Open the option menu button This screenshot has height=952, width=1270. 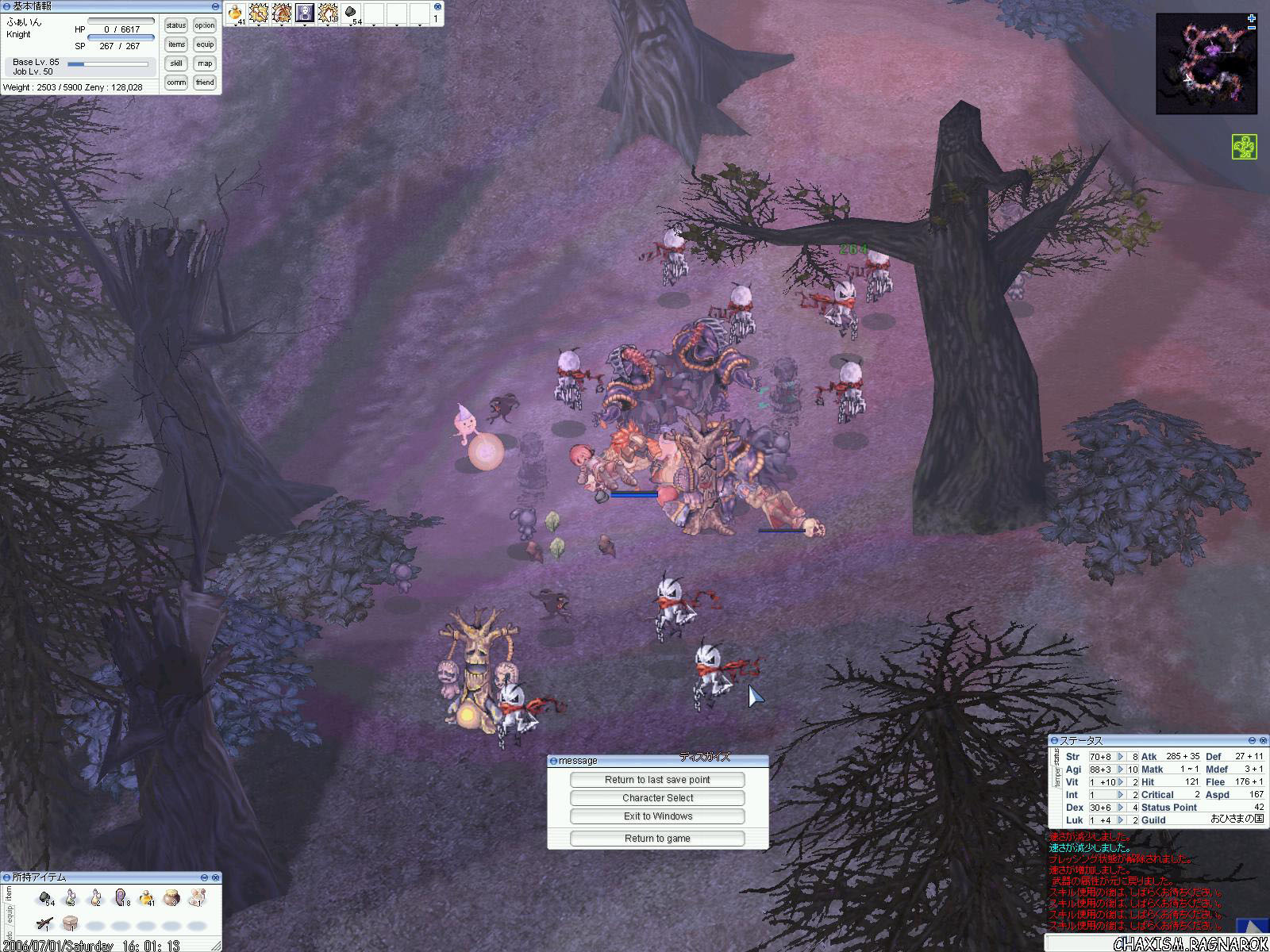pyautogui.click(x=205, y=26)
